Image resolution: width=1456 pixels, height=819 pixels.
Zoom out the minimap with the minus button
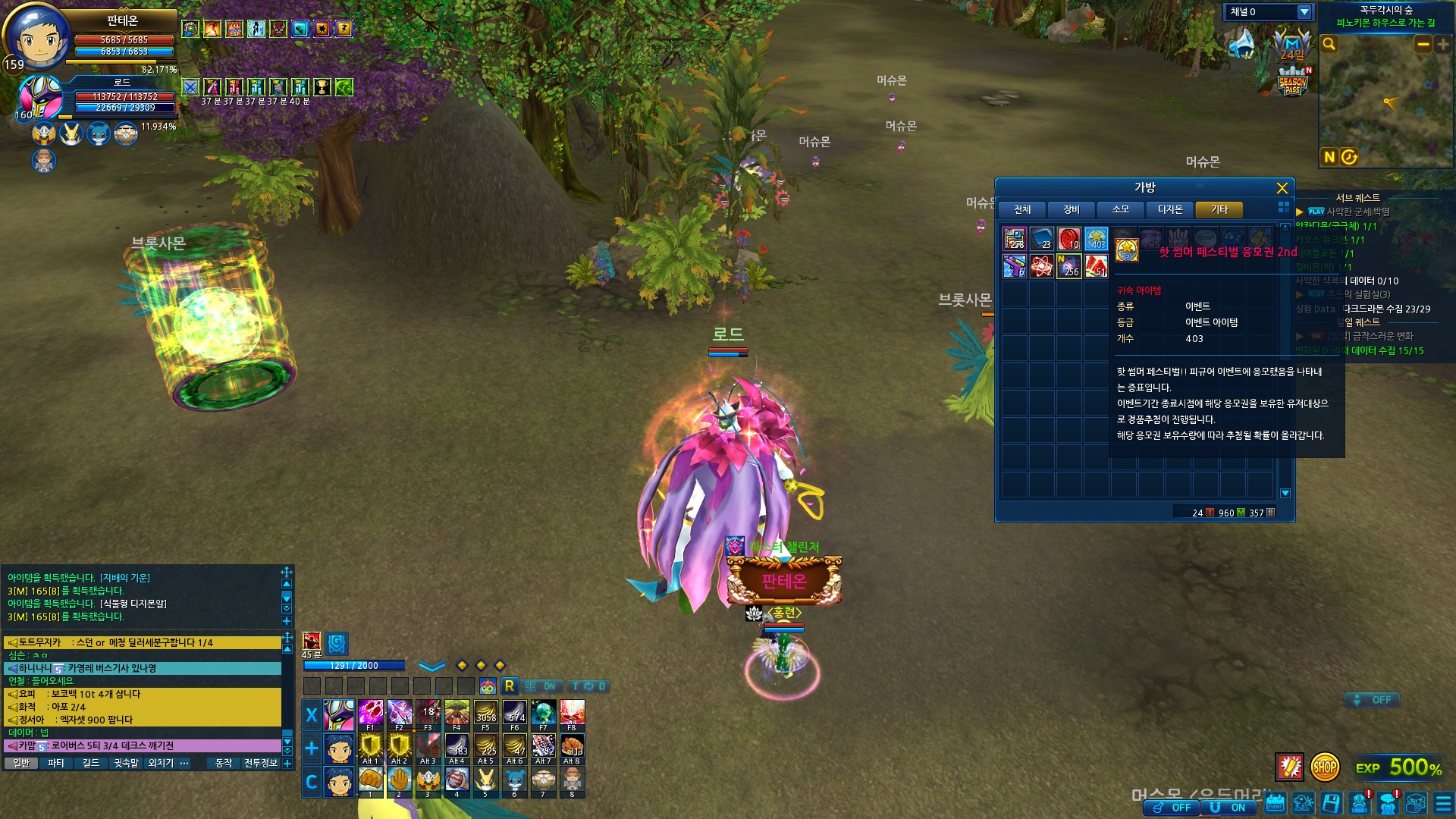click(x=1423, y=45)
